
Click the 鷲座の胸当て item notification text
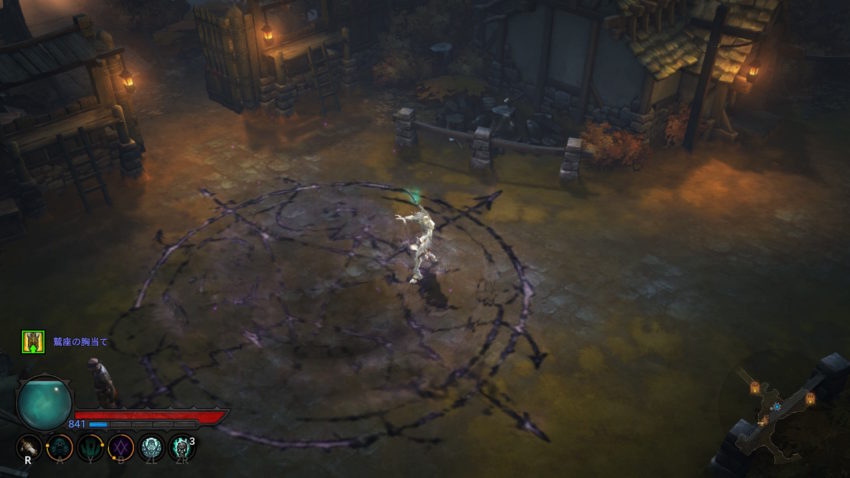click(x=80, y=342)
